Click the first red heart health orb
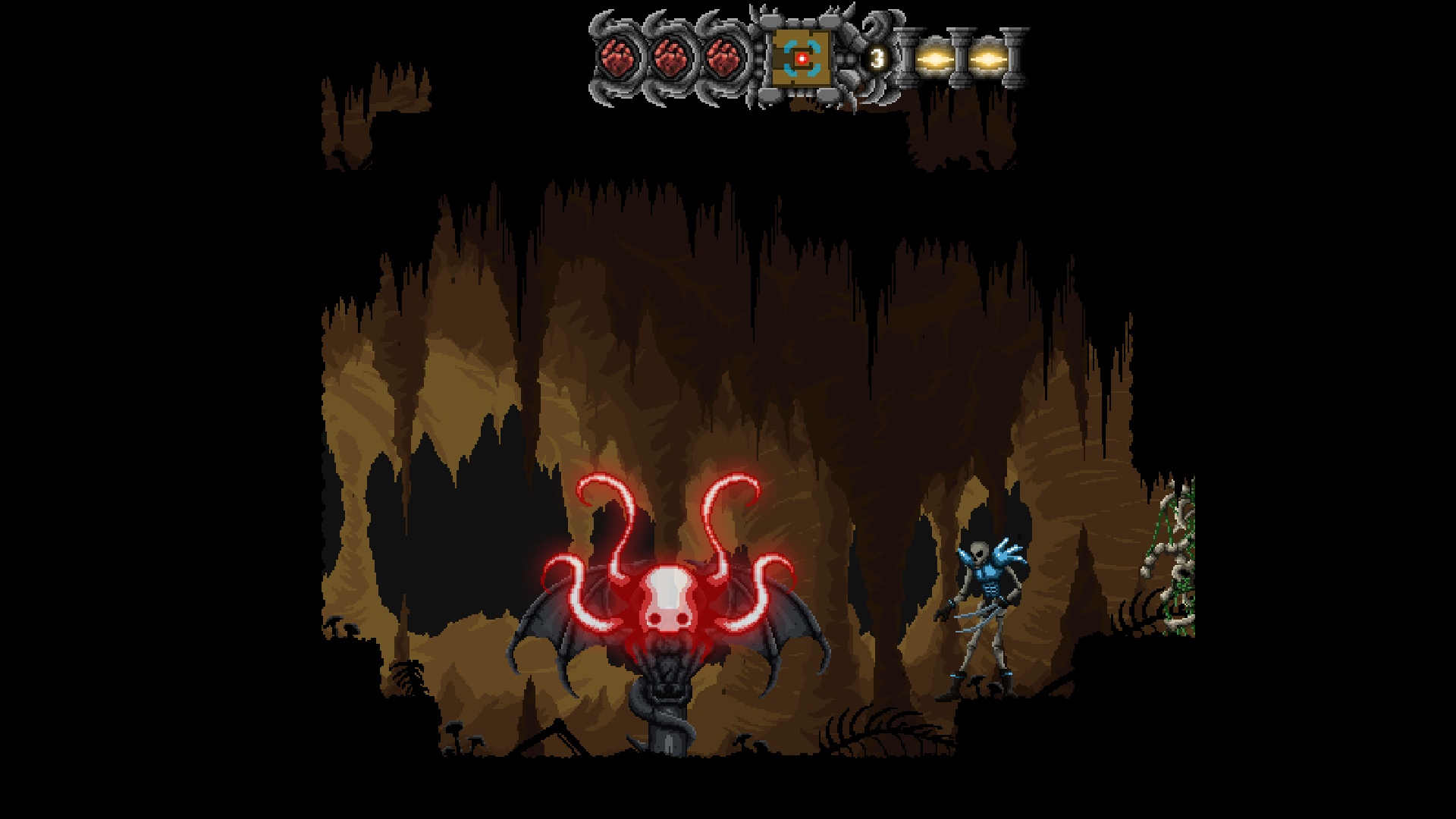Viewport: 1456px width, 819px height. tap(619, 58)
